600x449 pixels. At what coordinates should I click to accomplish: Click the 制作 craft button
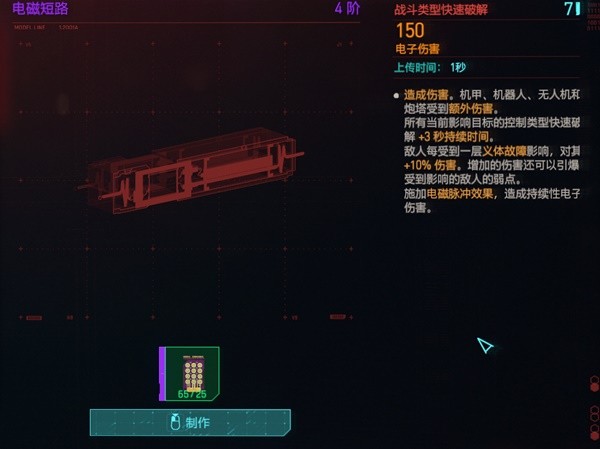coord(190,422)
